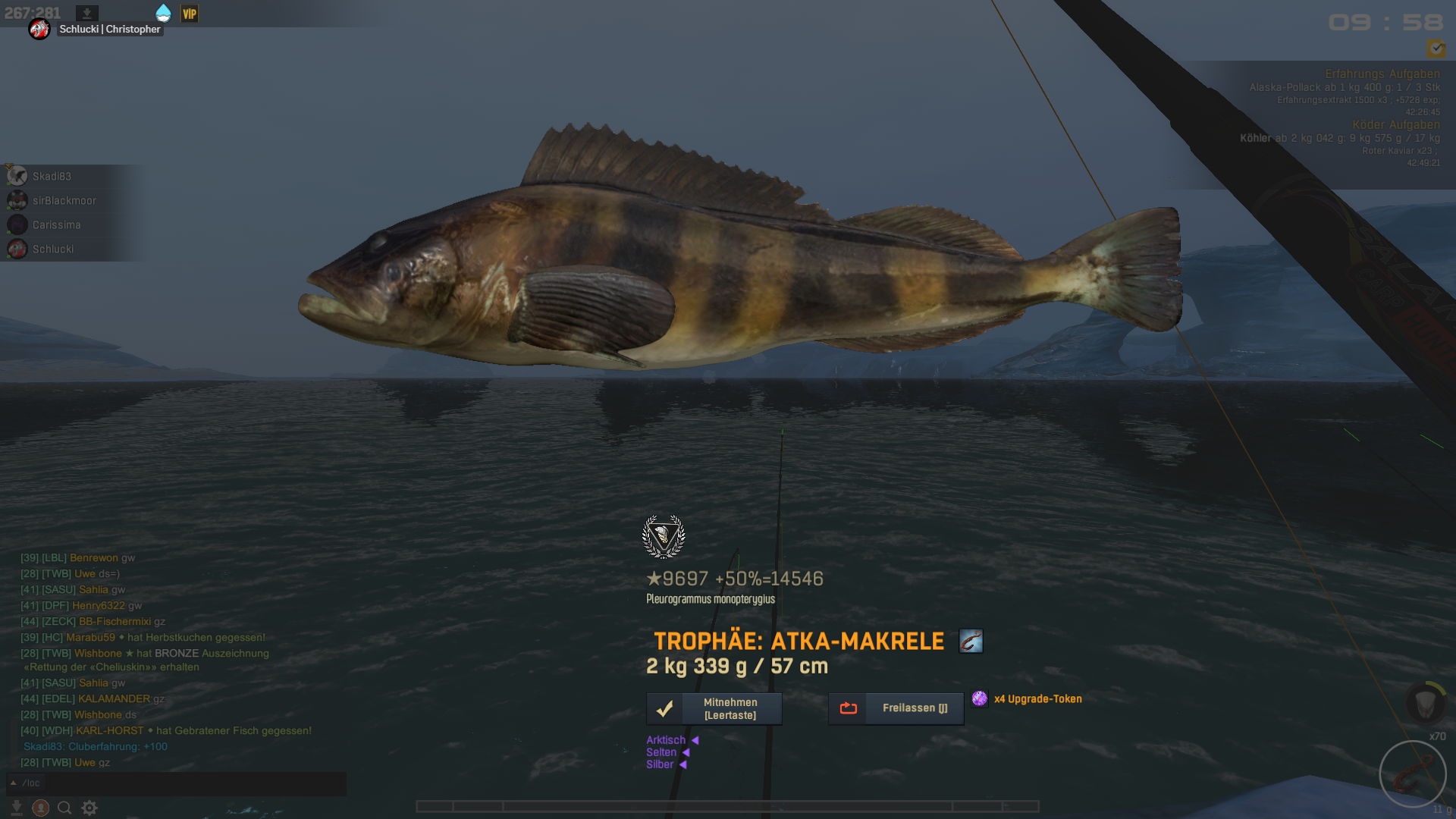Image resolution: width=1456 pixels, height=819 pixels.
Task: Open the Atka-Makrele fish info icon
Action: tap(971, 641)
